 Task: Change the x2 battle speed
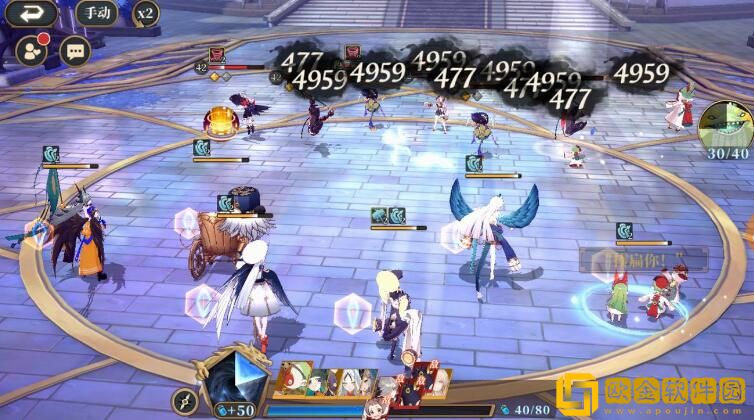click(x=145, y=14)
